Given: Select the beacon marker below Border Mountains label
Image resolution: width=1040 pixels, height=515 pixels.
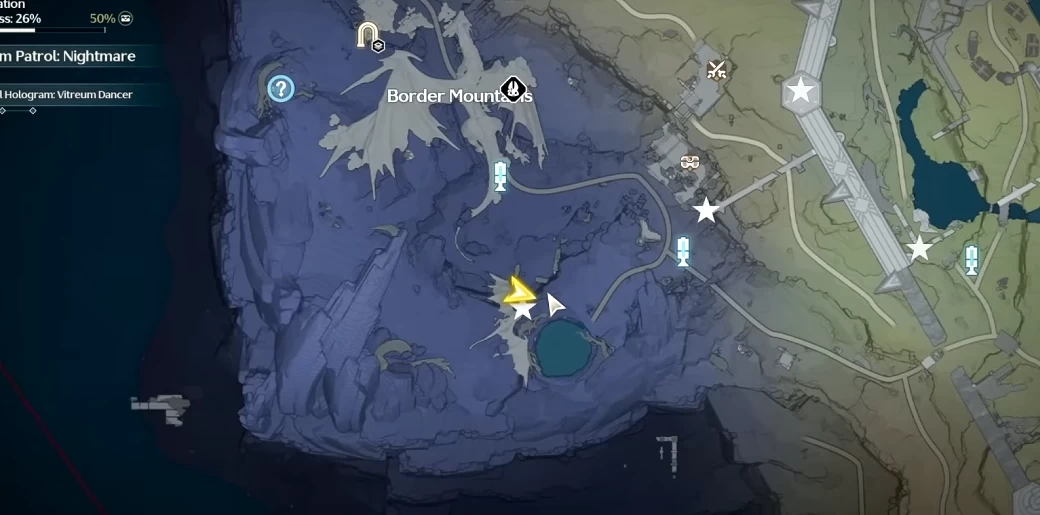Looking at the screenshot, I should tap(500, 176).
